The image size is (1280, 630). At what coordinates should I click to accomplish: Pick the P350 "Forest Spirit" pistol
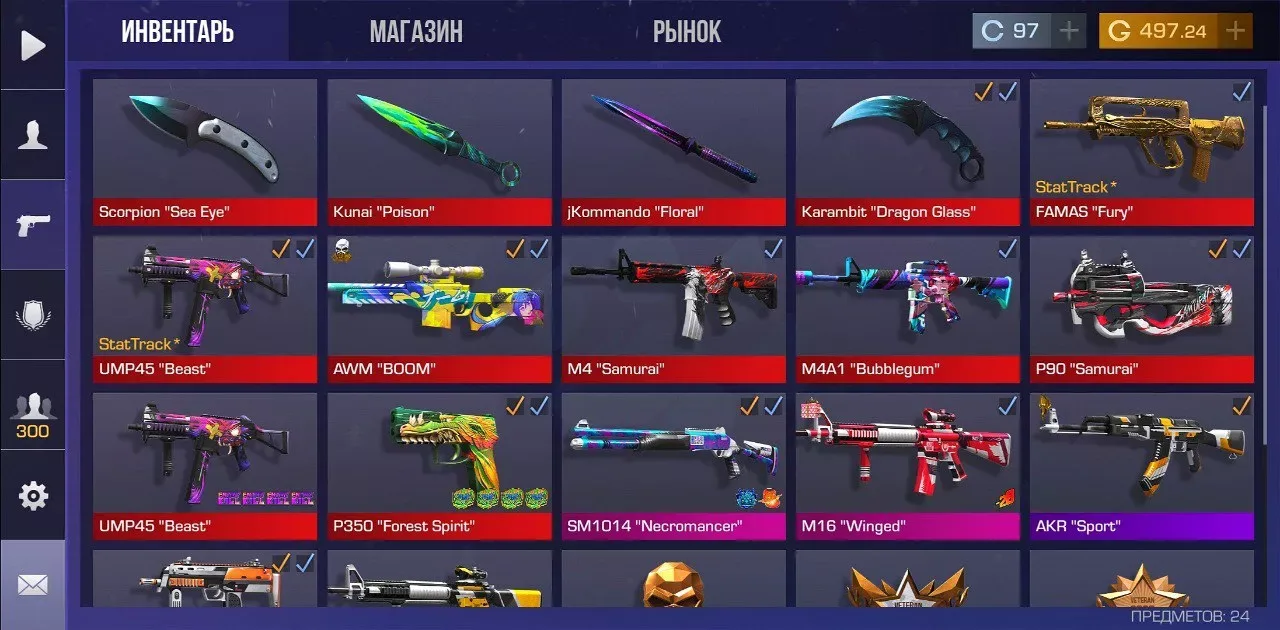439,466
